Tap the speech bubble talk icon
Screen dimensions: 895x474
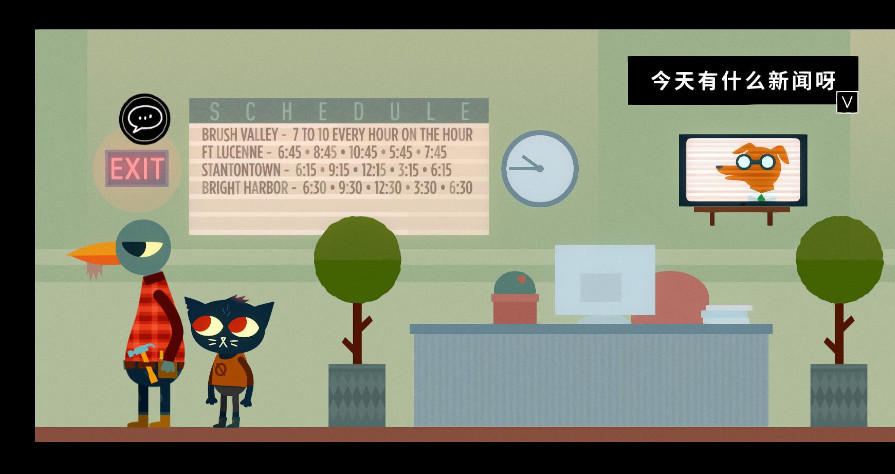click(x=145, y=119)
